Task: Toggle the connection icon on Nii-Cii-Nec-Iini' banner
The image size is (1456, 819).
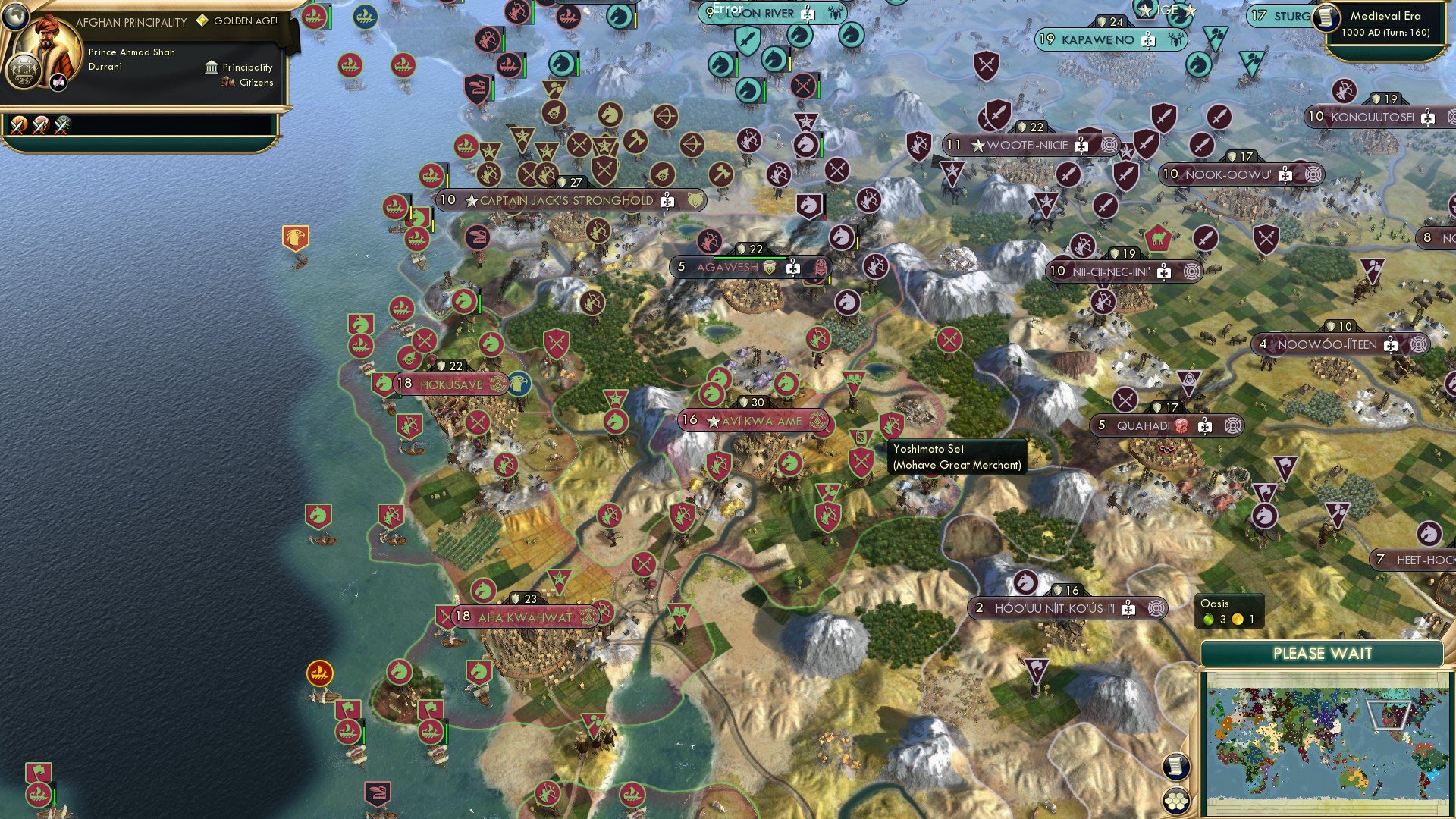Action: [1192, 271]
